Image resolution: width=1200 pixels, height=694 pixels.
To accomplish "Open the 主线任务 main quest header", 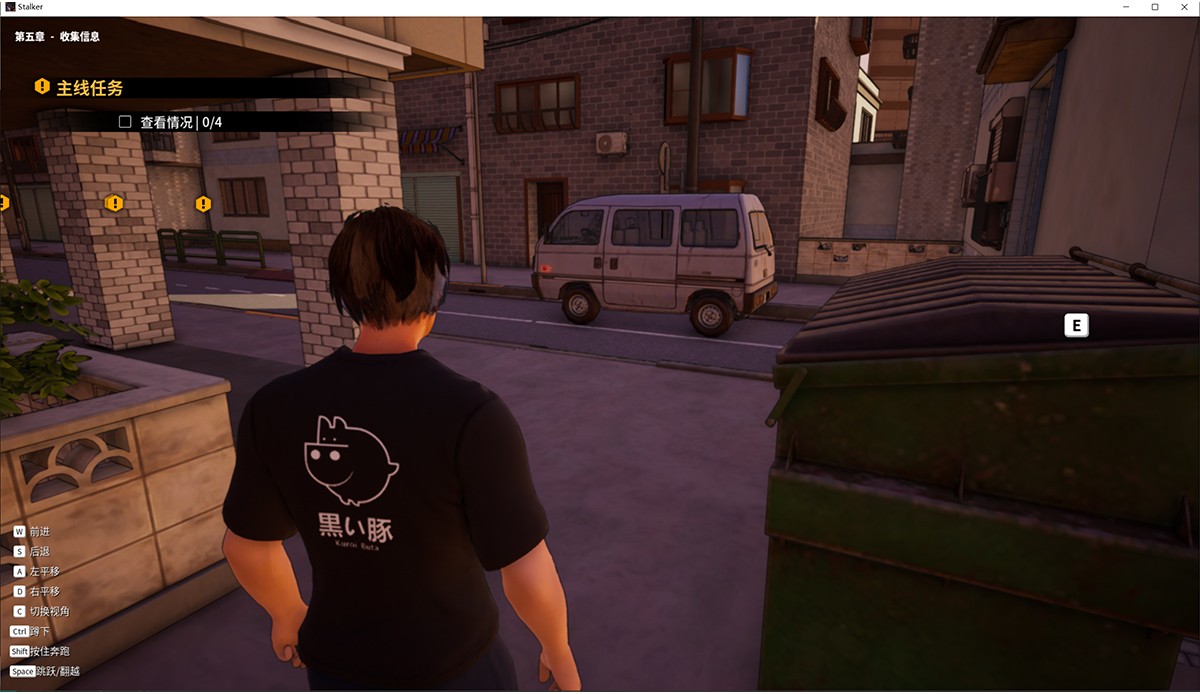I will [x=90, y=88].
